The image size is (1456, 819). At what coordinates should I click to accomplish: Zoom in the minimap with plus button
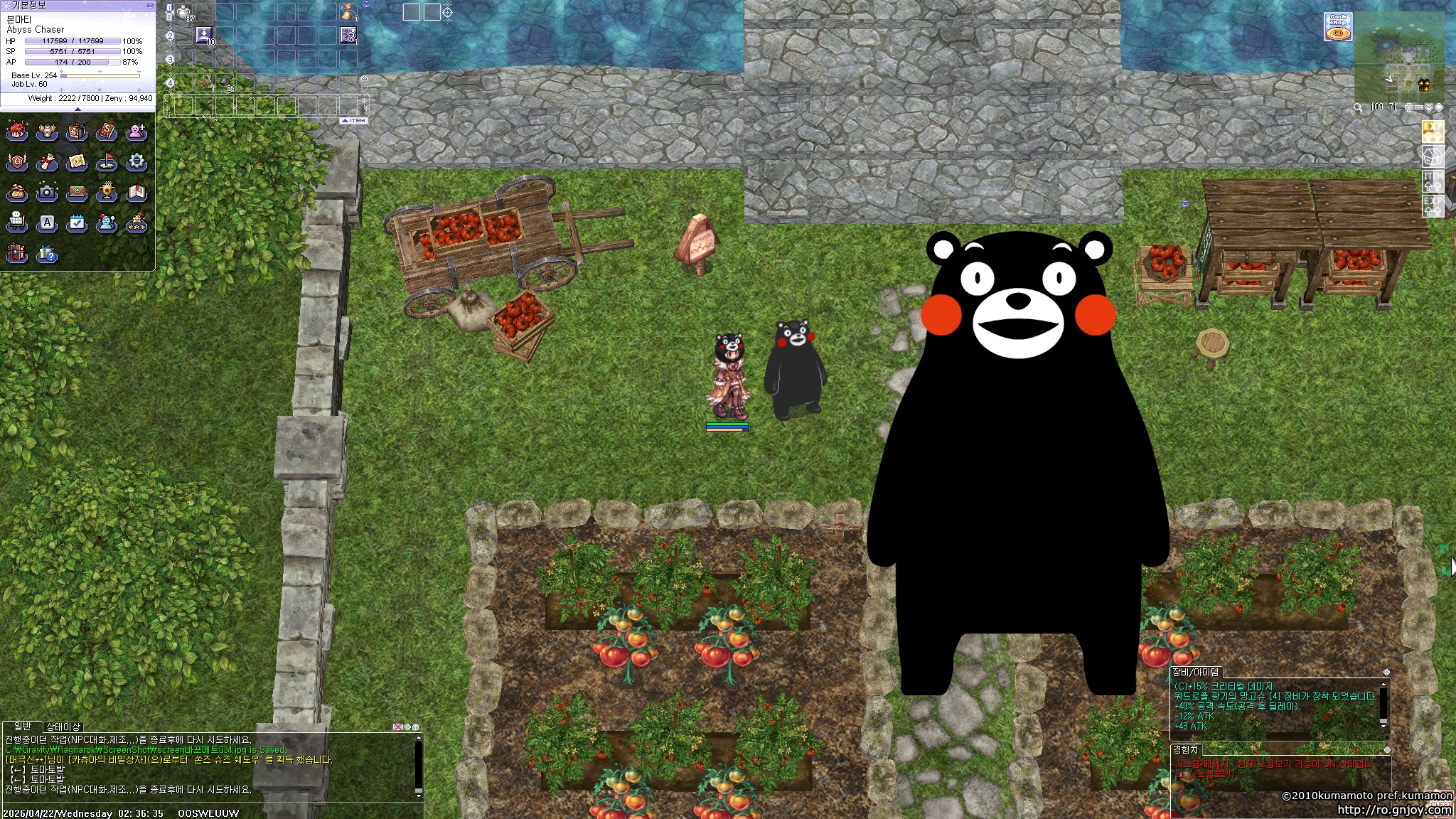tap(1409, 107)
